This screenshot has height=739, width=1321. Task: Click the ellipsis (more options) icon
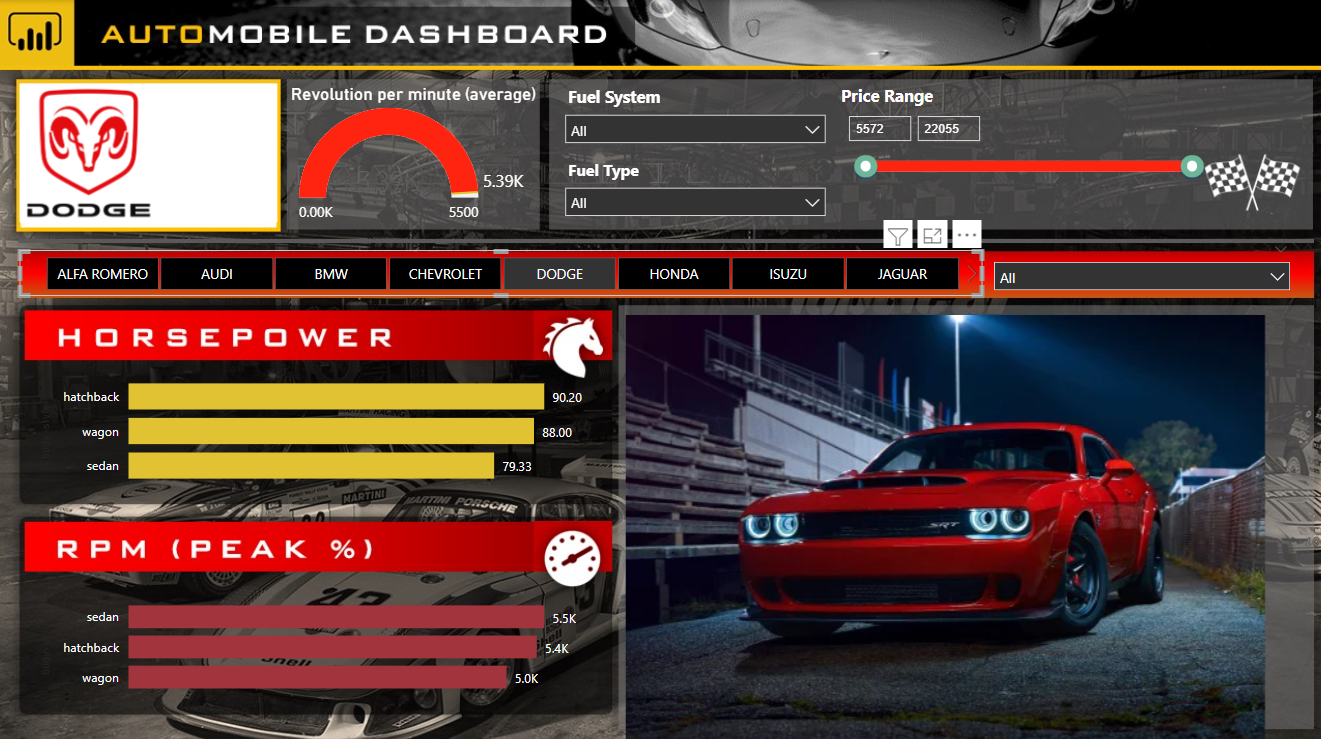(966, 235)
